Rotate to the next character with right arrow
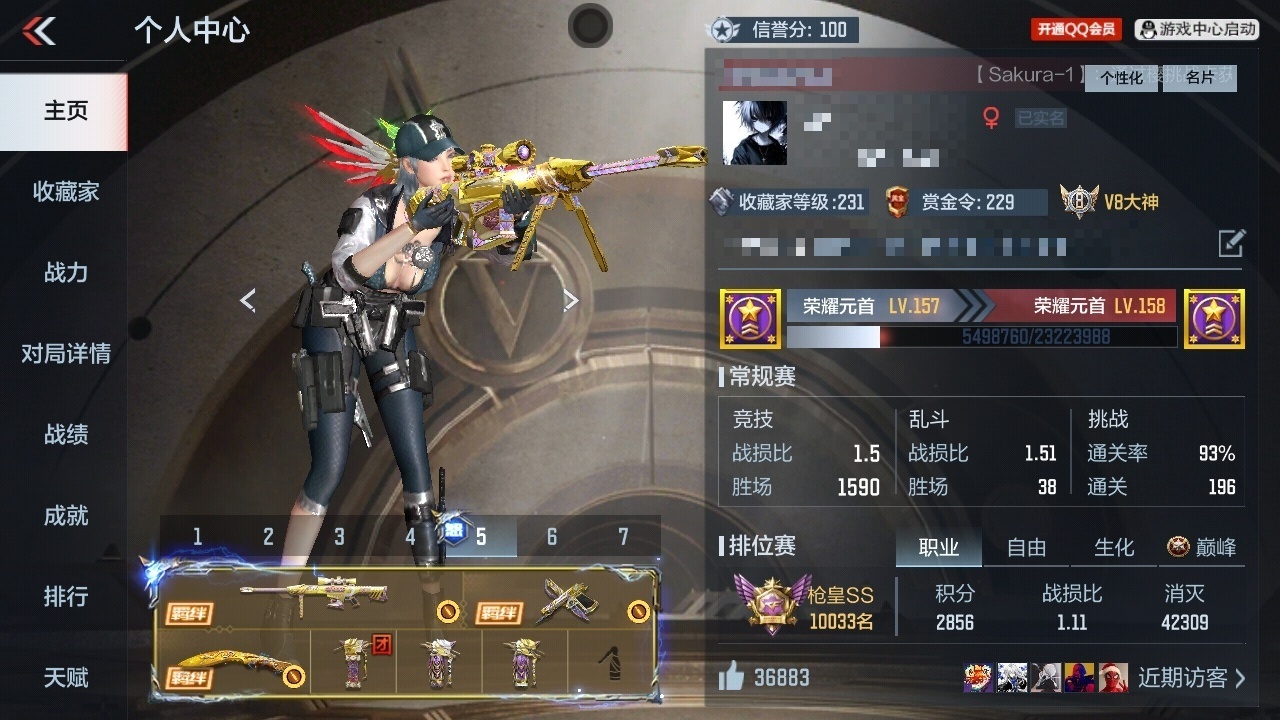The image size is (1280, 720). coord(570,300)
